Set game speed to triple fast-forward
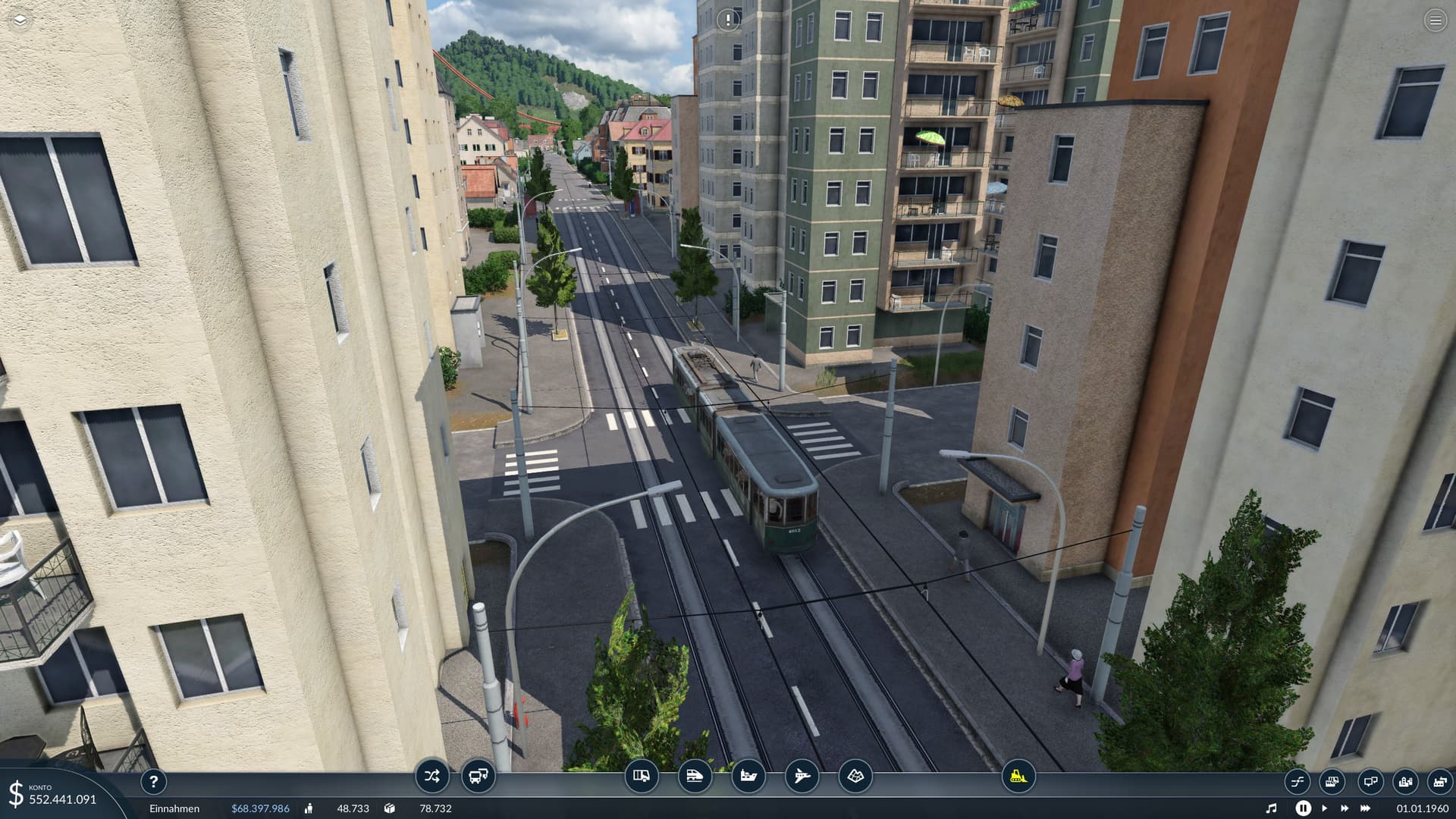1456x819 pixels. pos(1366,808)
